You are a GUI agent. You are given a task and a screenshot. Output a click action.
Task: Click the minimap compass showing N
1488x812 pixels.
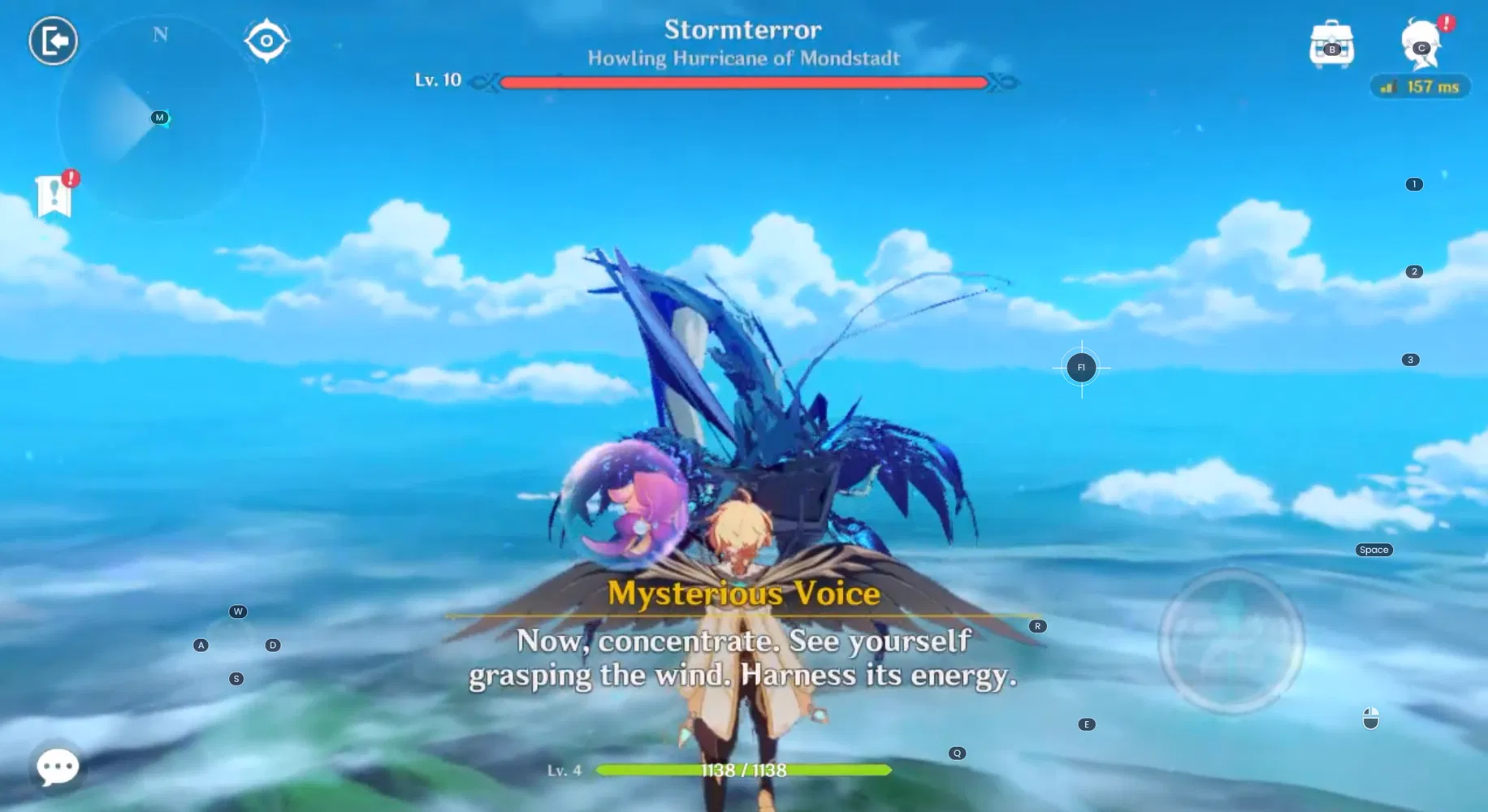pos(160,34)
